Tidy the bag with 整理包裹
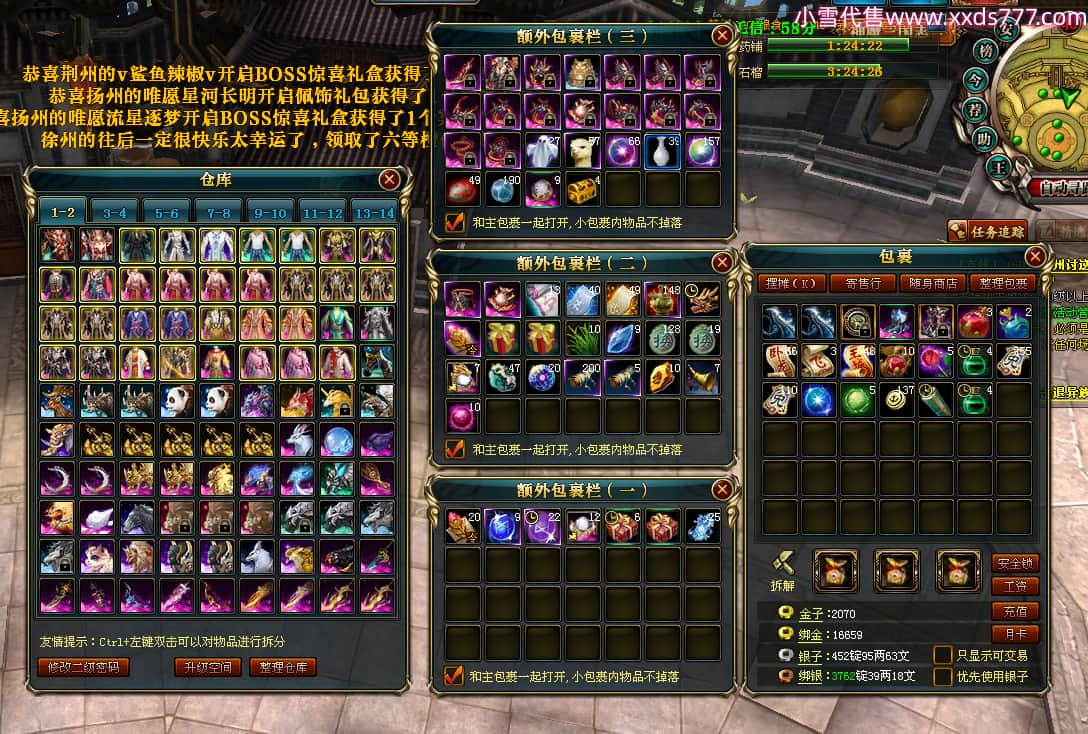1088x734 pixels. 1002,283
